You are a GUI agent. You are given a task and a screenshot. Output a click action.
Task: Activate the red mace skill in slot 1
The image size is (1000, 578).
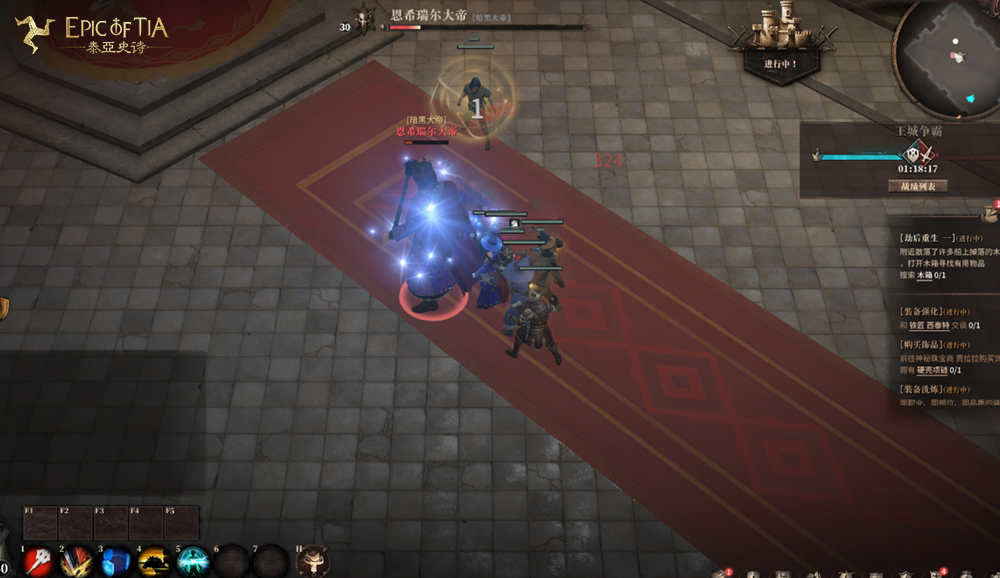(39, 561)
